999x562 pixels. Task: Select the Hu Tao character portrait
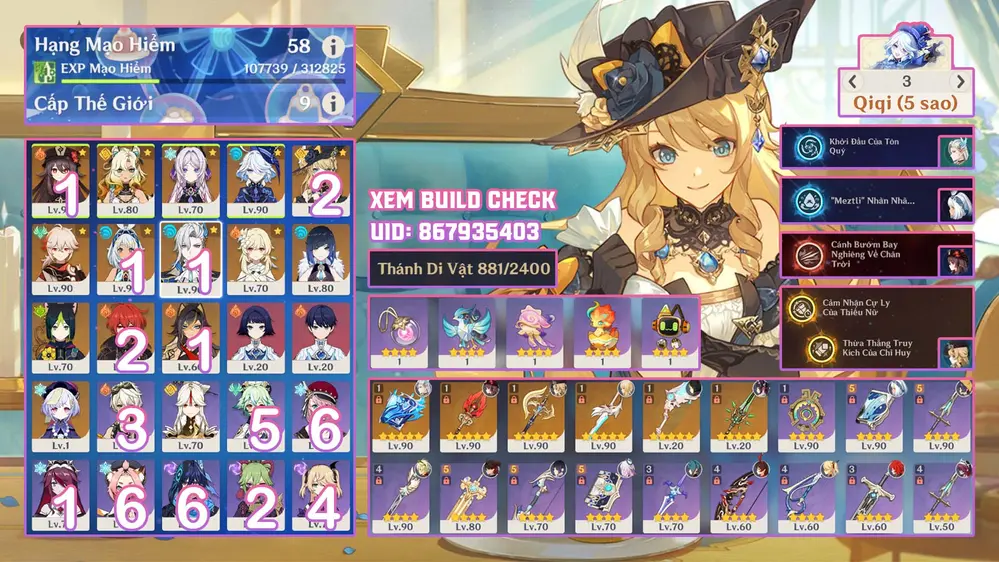(61, 180)
